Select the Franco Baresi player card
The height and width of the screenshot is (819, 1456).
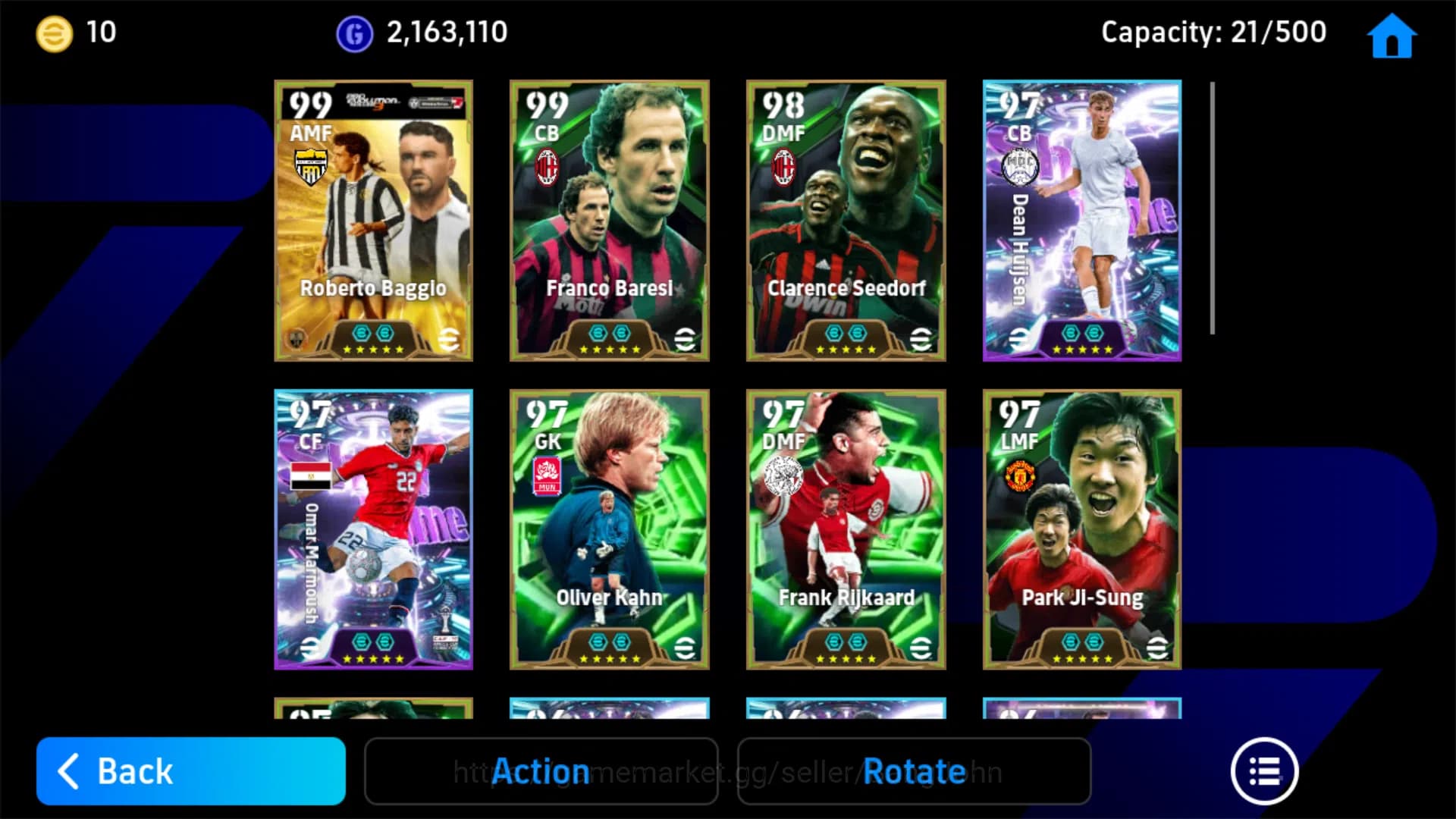(x=609, y=221)
